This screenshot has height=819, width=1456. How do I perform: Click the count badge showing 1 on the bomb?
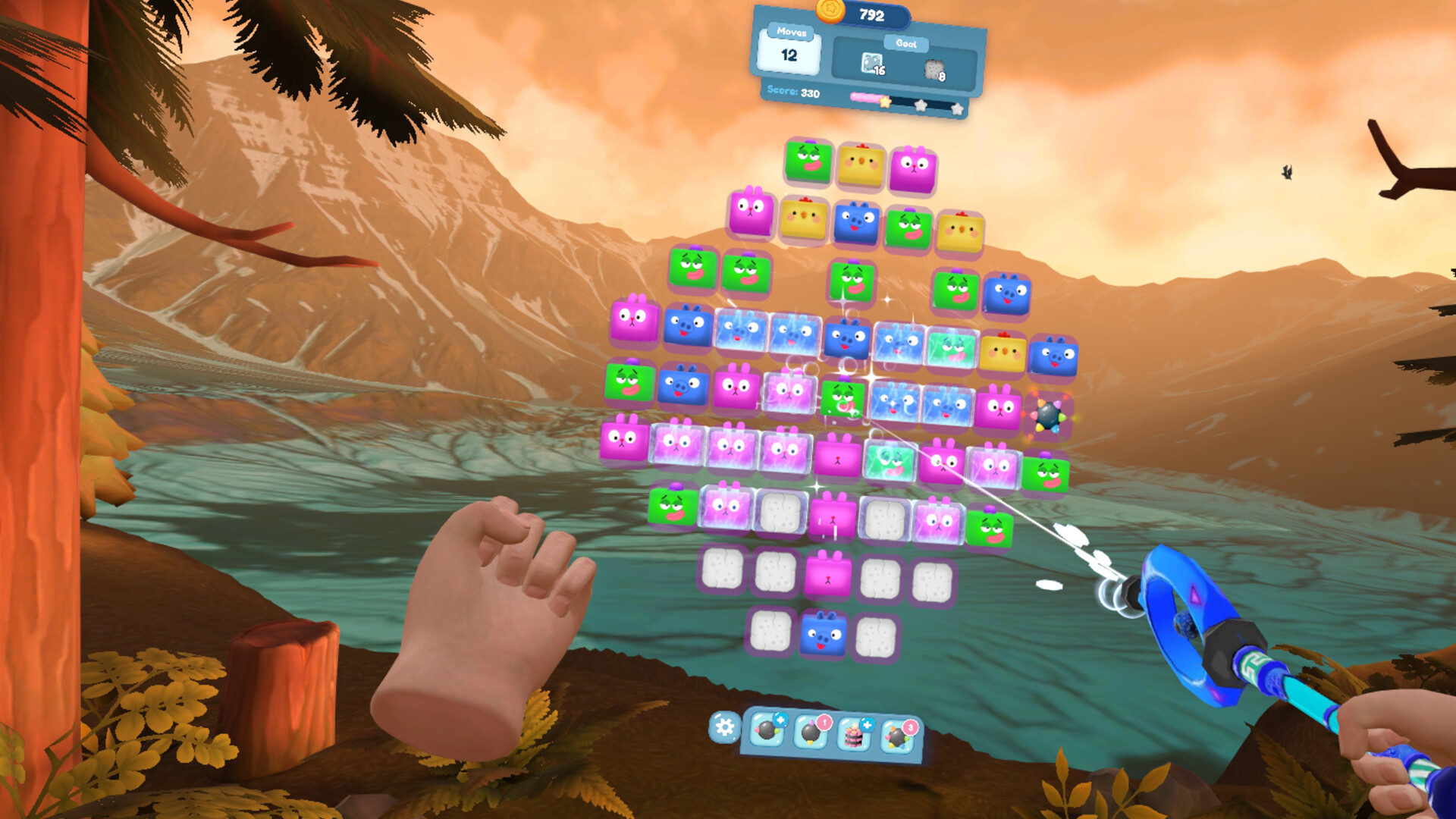pos(826,723)
